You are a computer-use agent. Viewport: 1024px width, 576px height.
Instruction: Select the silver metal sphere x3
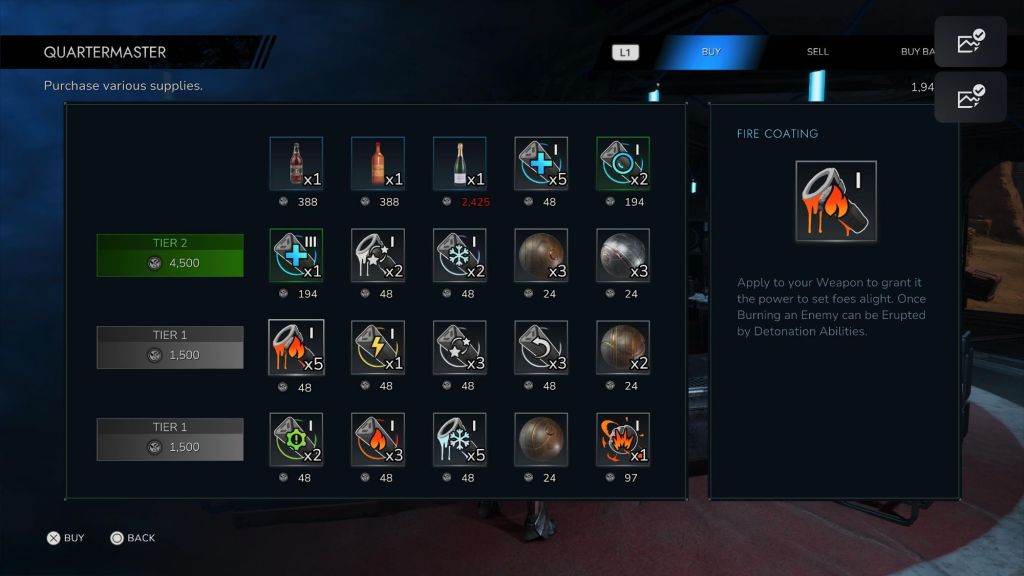click(622, 256)
